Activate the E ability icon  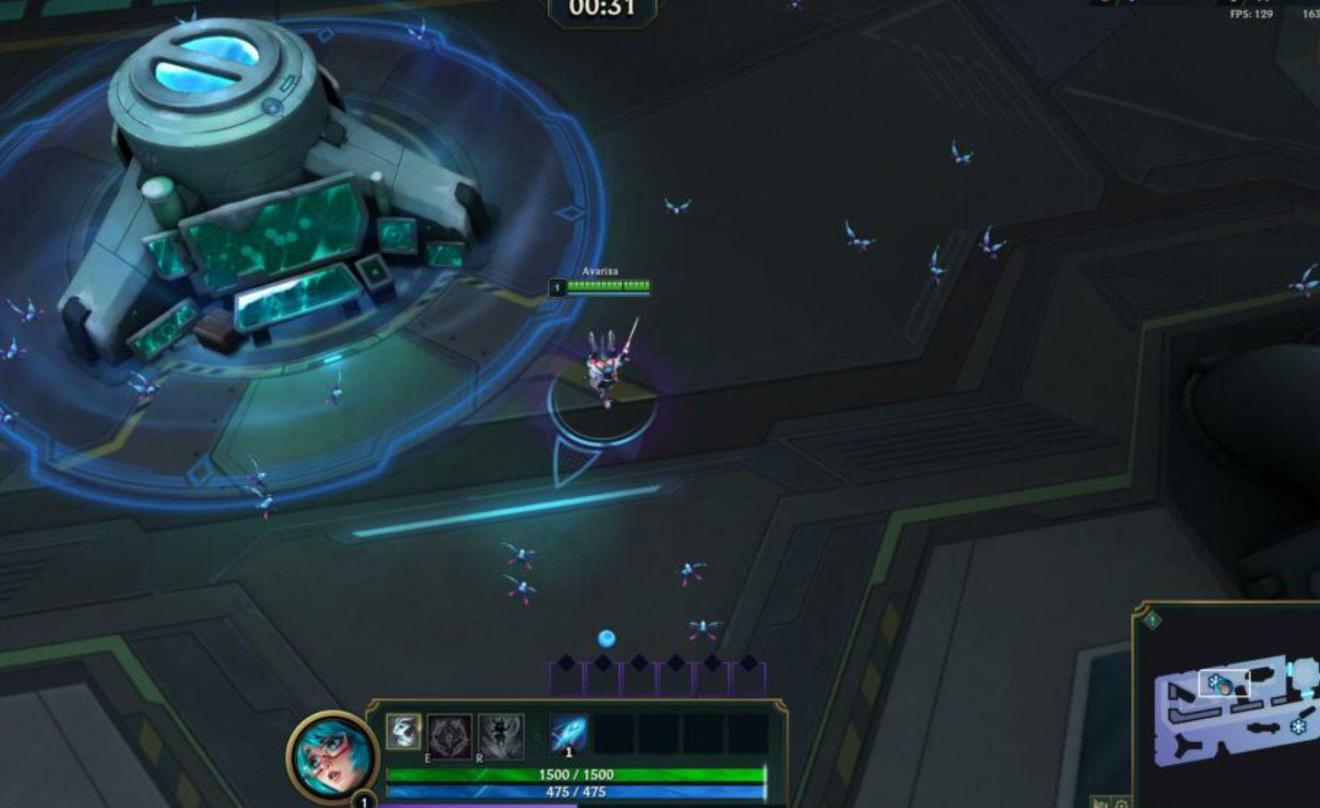450,735
